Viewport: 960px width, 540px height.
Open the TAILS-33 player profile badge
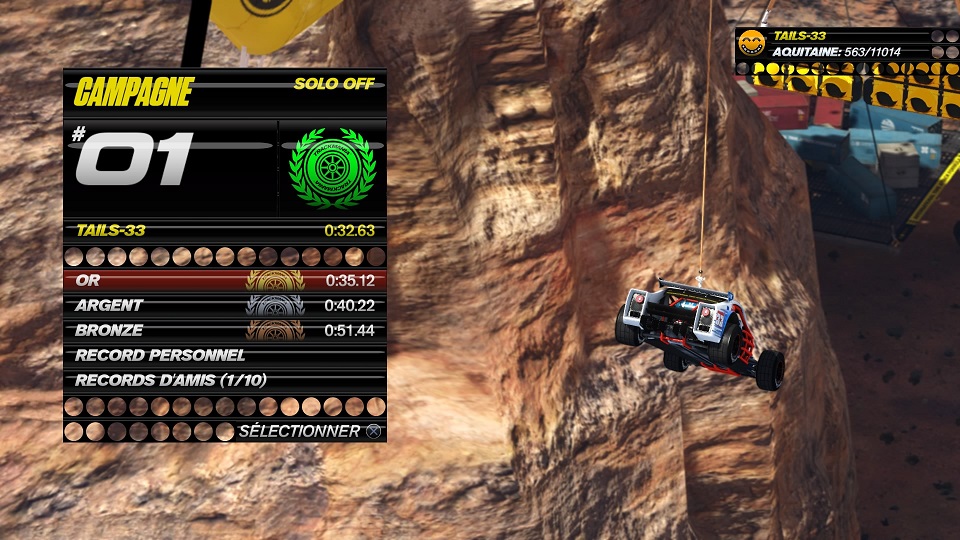click(750, 42)
